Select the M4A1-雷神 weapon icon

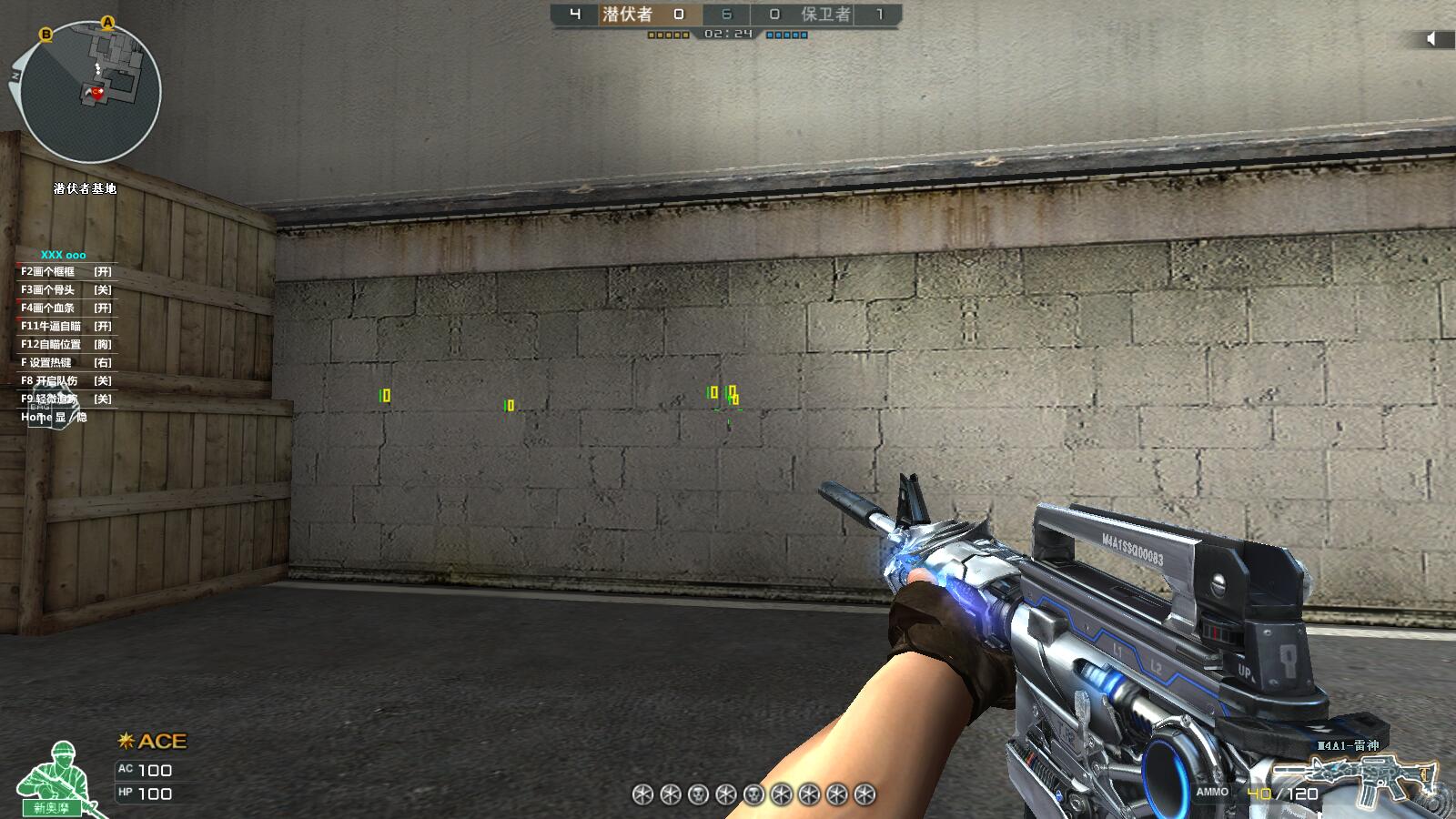(x=1374, y=775)
